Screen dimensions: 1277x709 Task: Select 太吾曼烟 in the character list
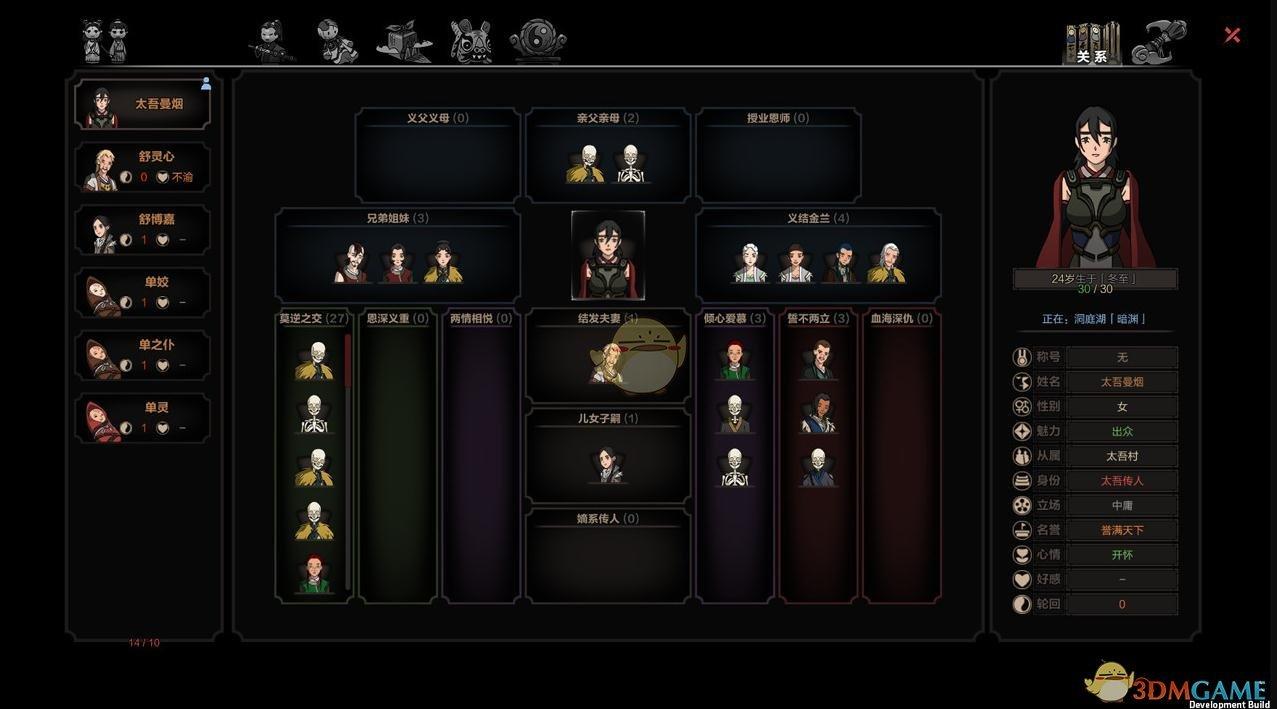143,105
